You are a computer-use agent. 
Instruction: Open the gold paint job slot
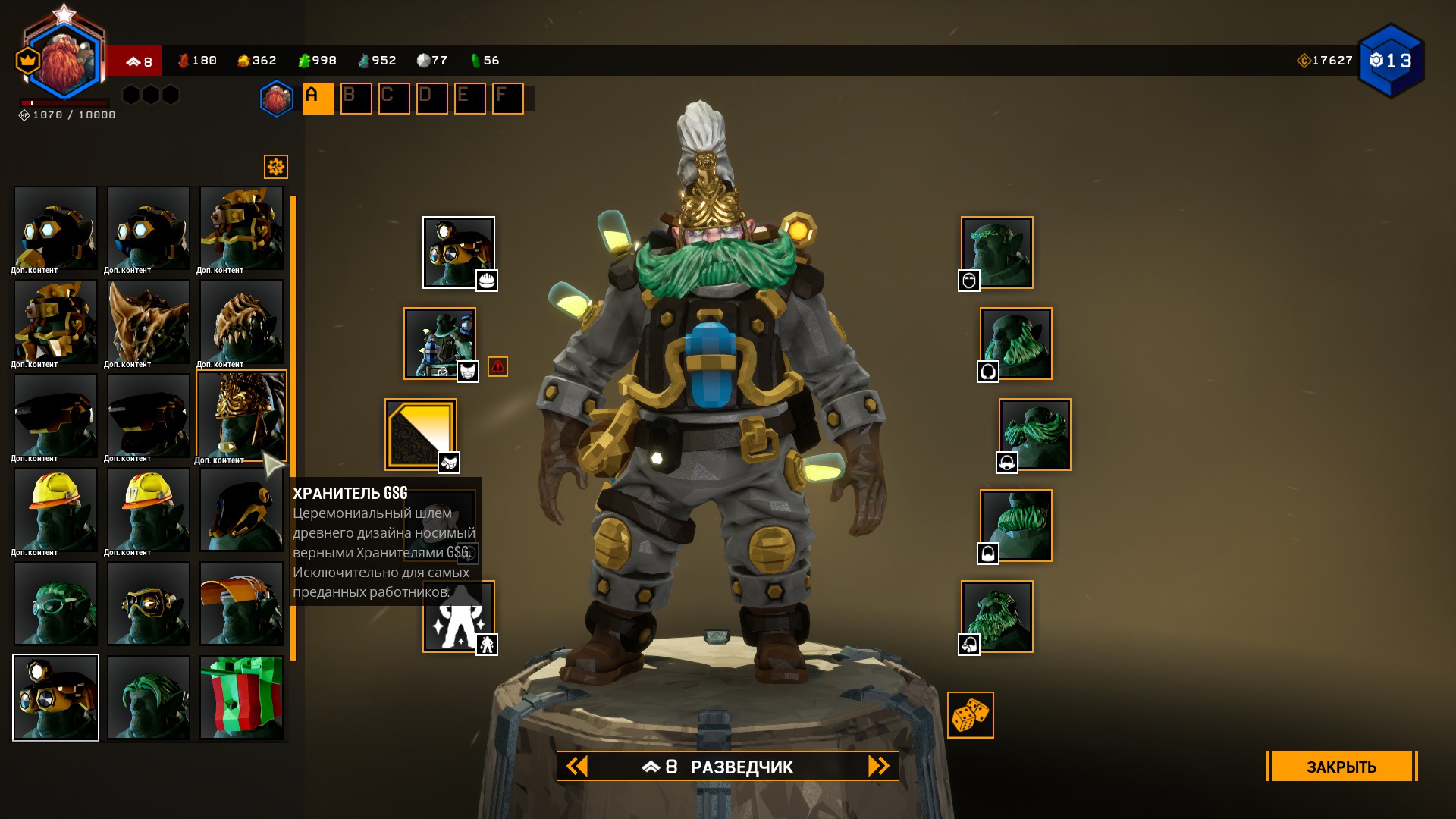(420, 435)
